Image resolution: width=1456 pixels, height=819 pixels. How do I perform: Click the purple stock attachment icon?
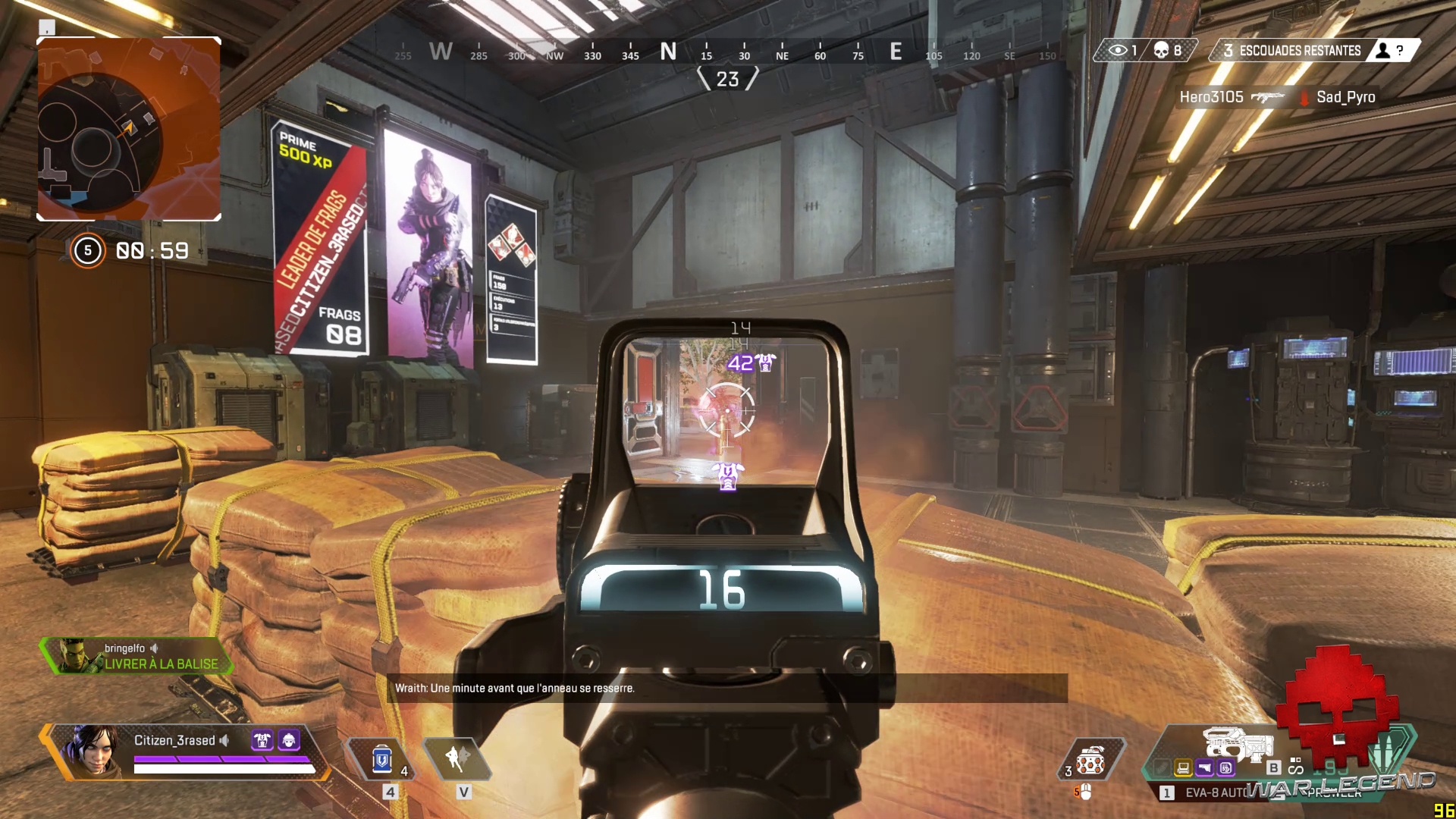click(x=1204, y=768)
